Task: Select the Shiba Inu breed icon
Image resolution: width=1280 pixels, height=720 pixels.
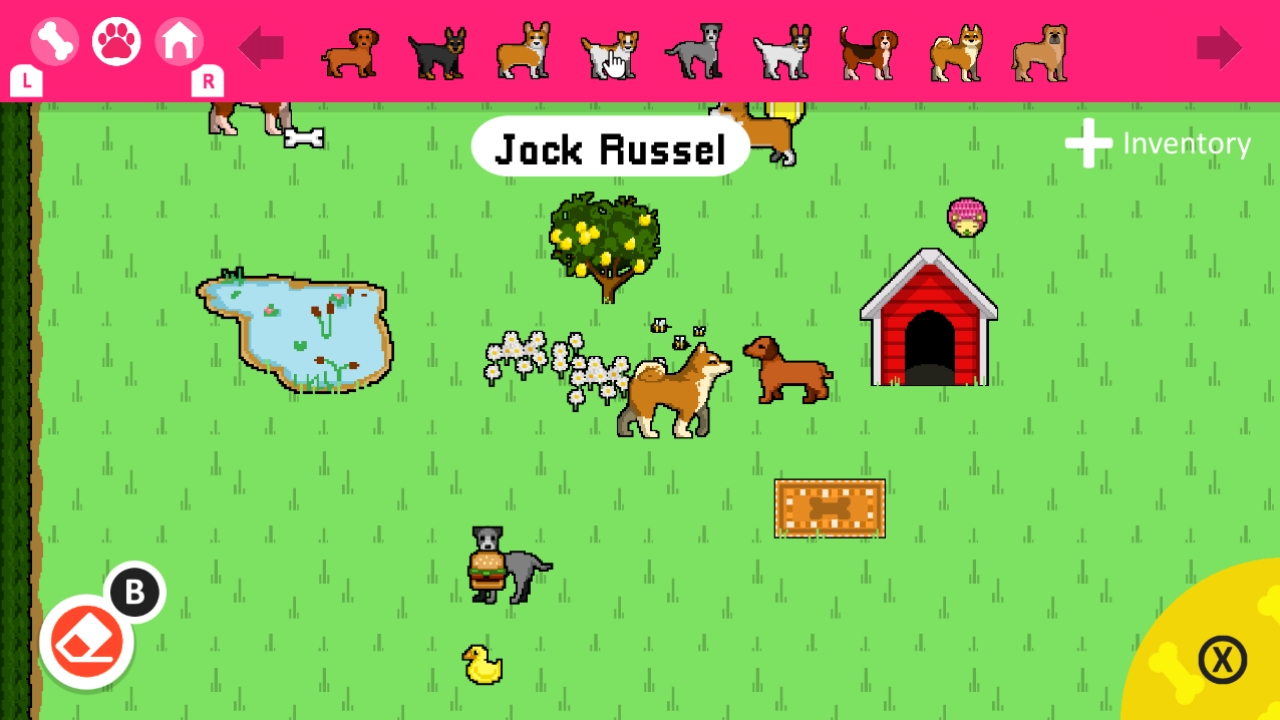Action: point(953,50)
